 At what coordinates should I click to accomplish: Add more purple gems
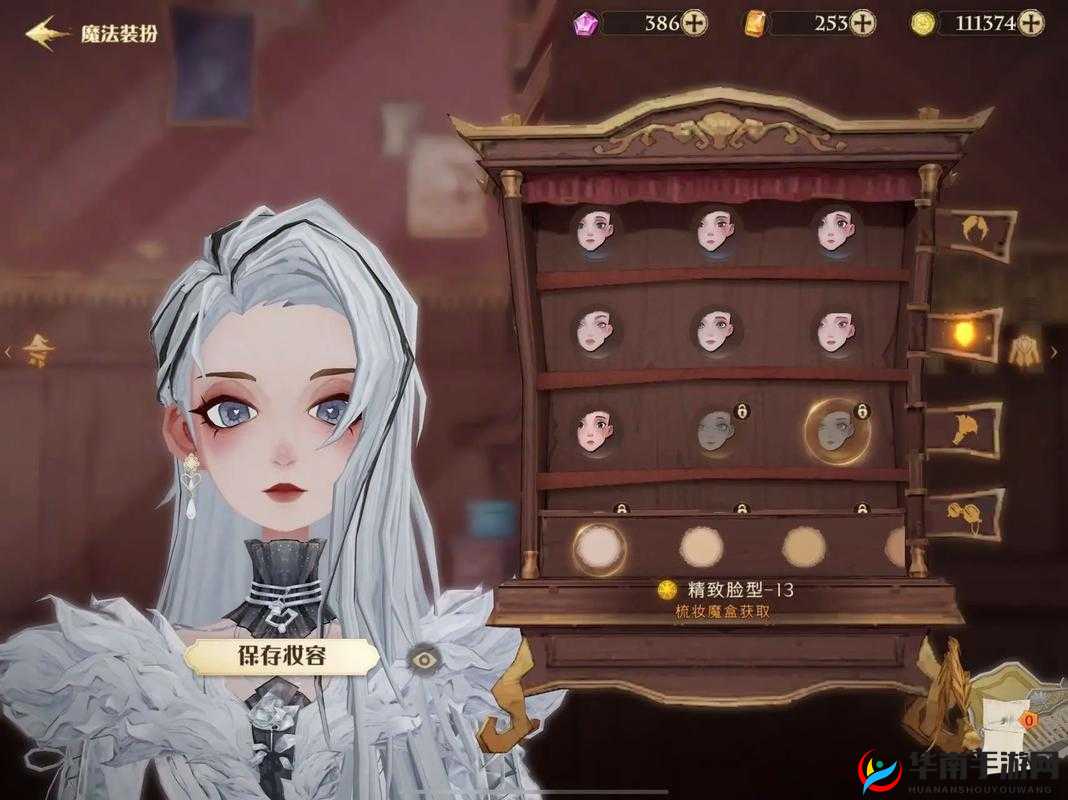click(x=695, y=23)
